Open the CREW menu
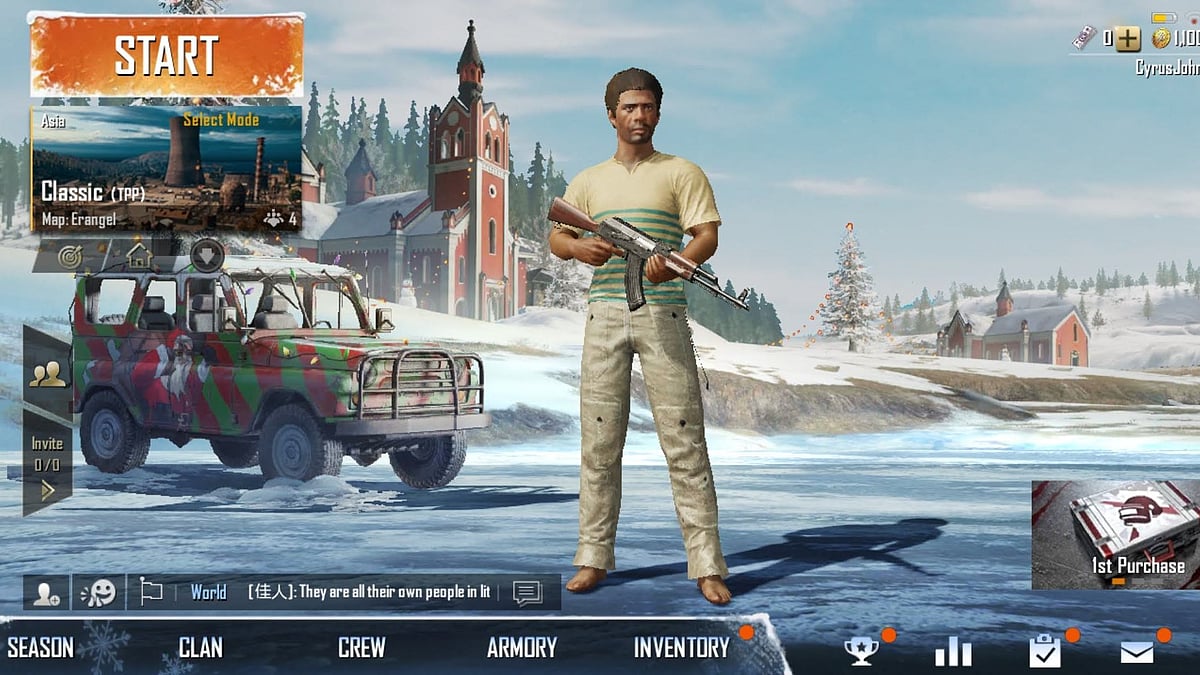Viewport: 1200px width, 675px height. [361, 647]
